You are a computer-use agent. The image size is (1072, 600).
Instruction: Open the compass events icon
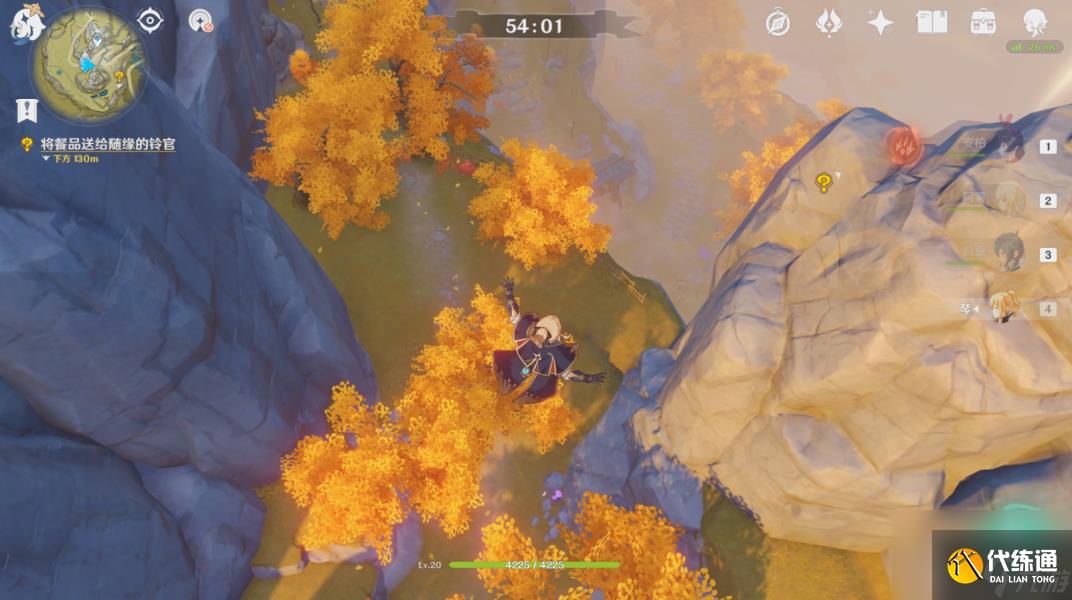click(778, 22)
